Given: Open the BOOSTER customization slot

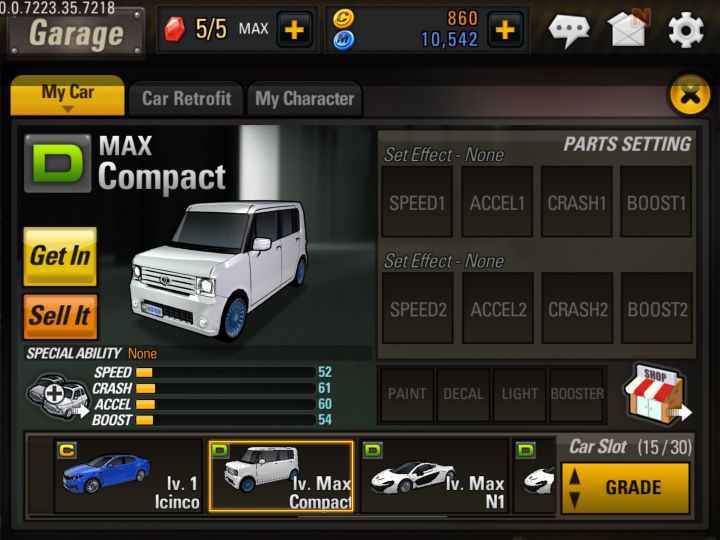Looking at the screenshot, I should (x=577, y=394).
